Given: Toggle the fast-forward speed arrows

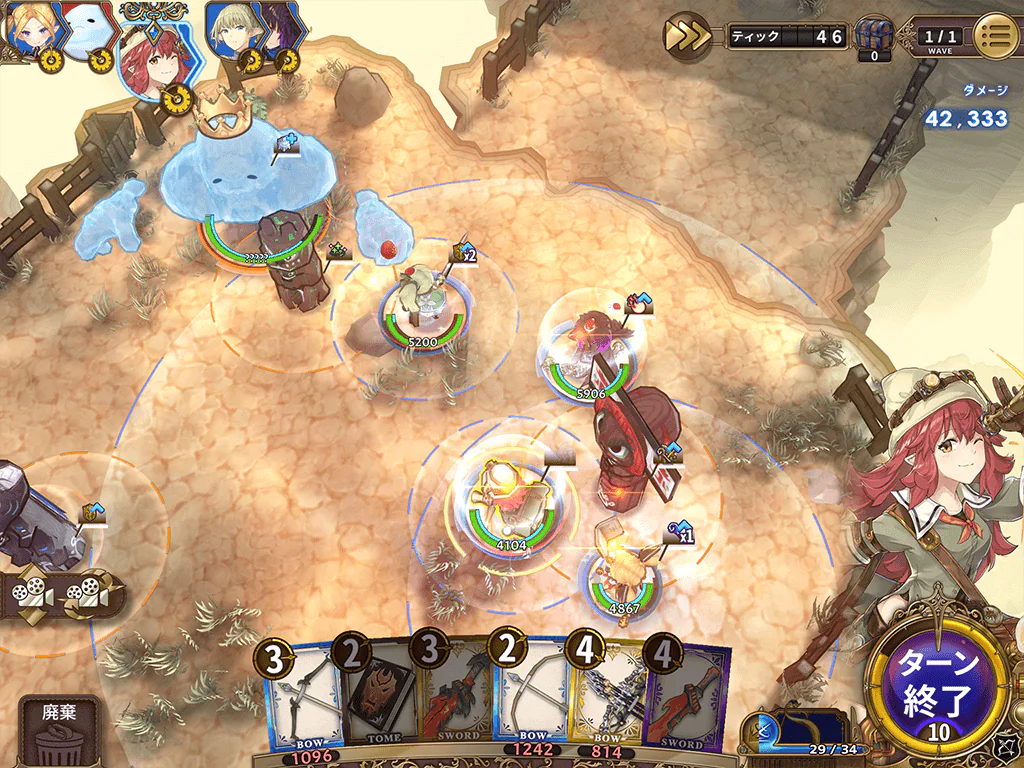Looking at the screenshot, I should [x=688, y=36].
